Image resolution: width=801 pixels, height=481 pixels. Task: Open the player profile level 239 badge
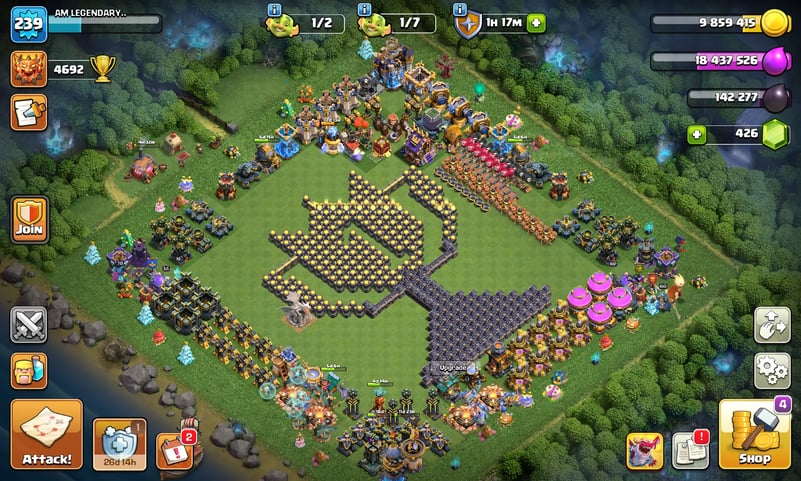29,24
